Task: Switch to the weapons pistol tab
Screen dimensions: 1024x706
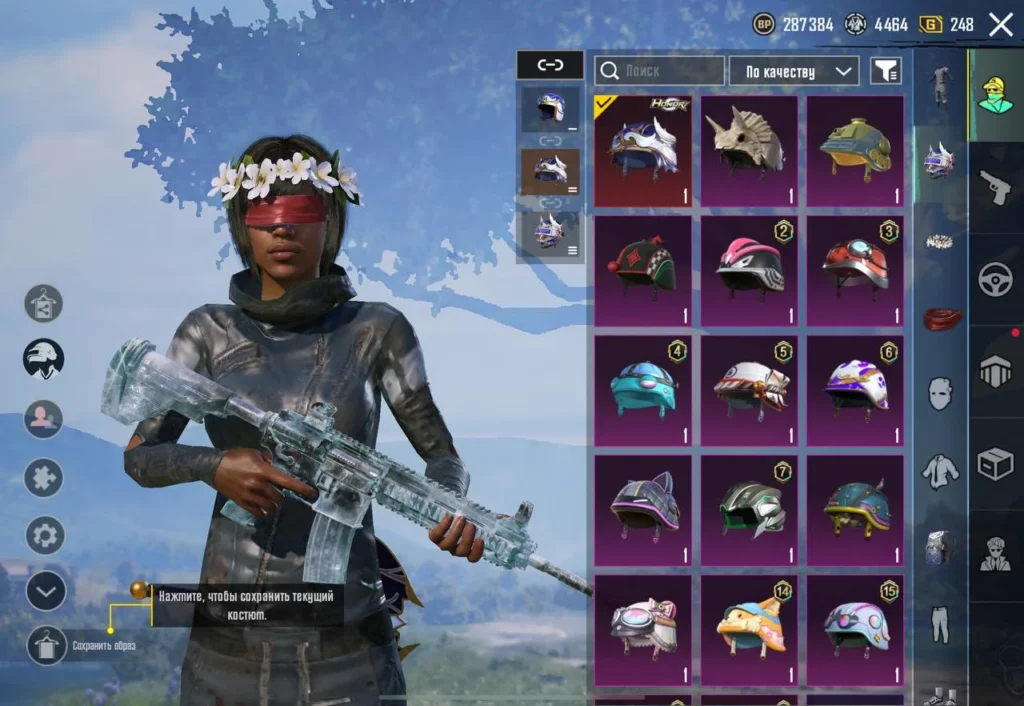Action: tap(995, 187)
